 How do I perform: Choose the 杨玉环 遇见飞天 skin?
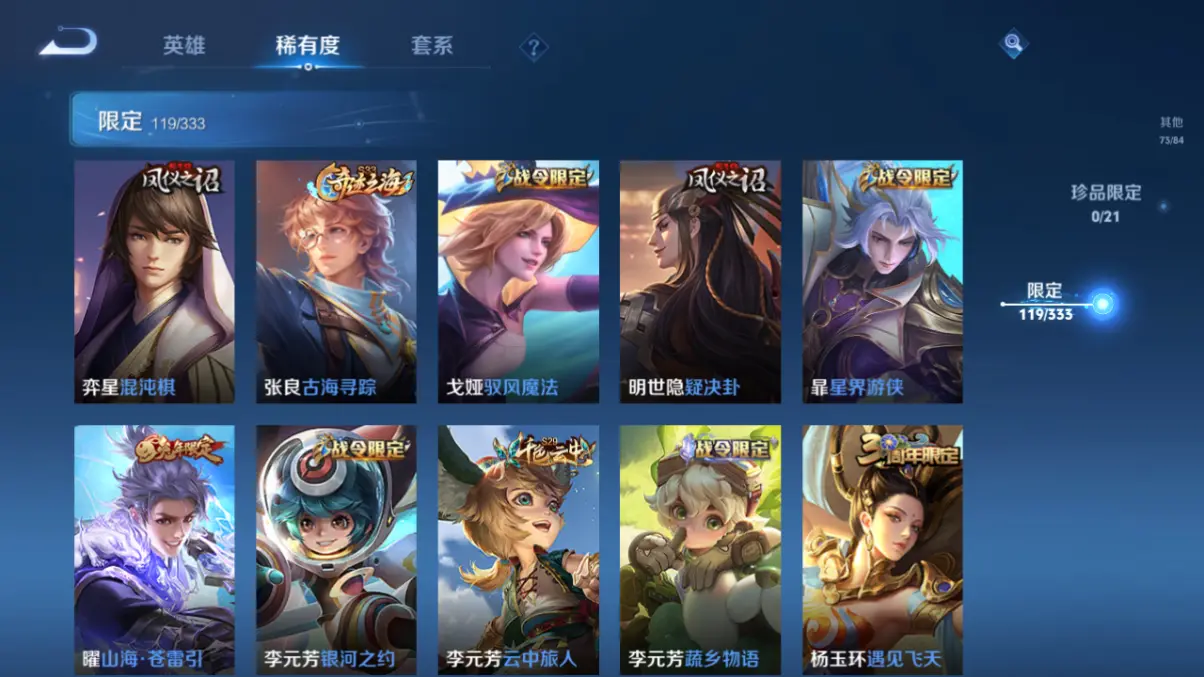tap(882, 549)
